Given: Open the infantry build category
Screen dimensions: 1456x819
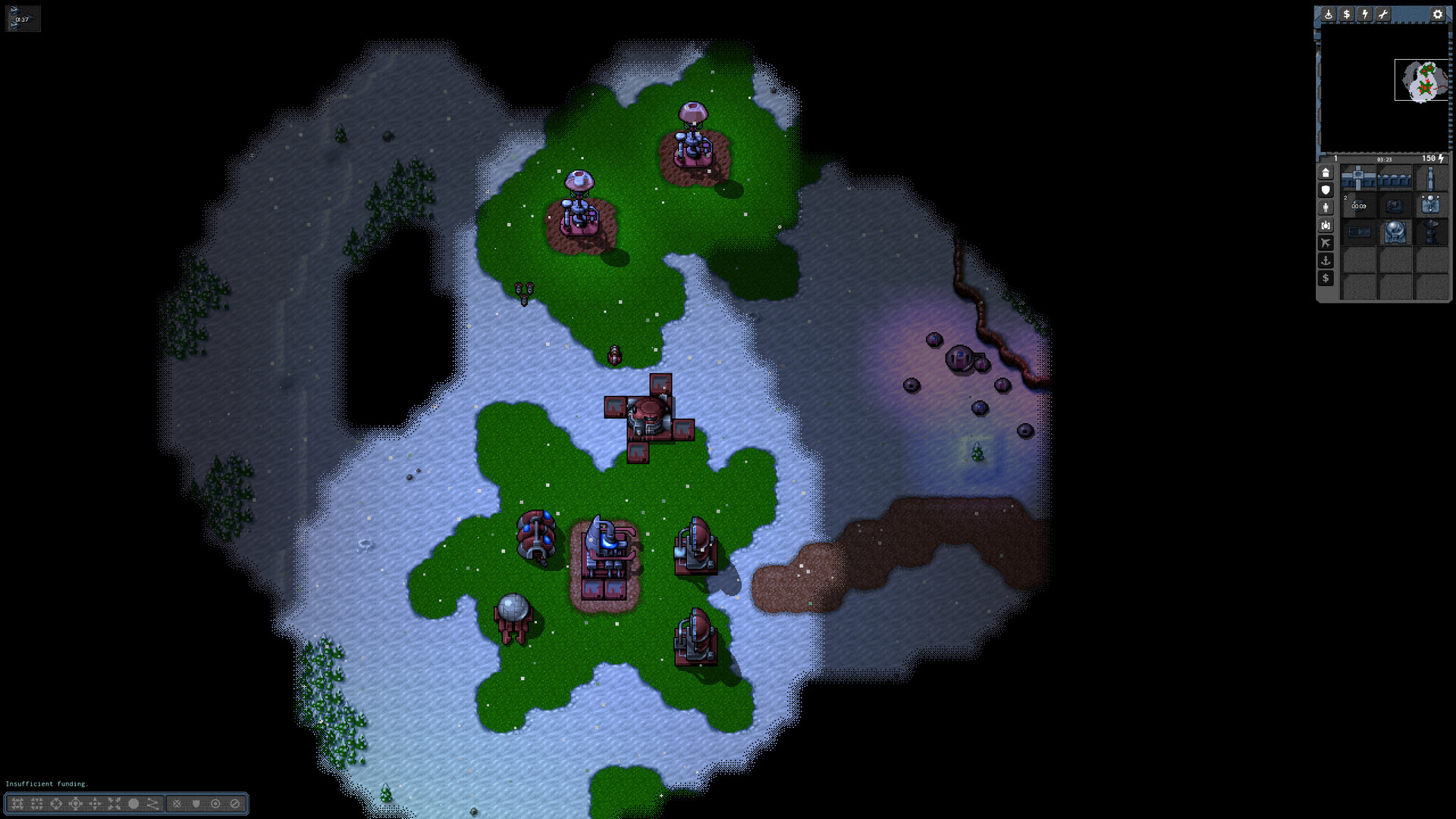Looking at the screenshot, I should [1326, 208].
